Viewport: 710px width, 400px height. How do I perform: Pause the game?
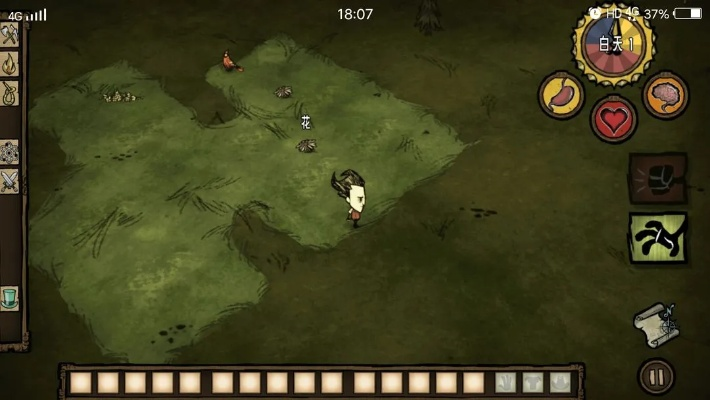pyautogui.click(x=656, y=377)
